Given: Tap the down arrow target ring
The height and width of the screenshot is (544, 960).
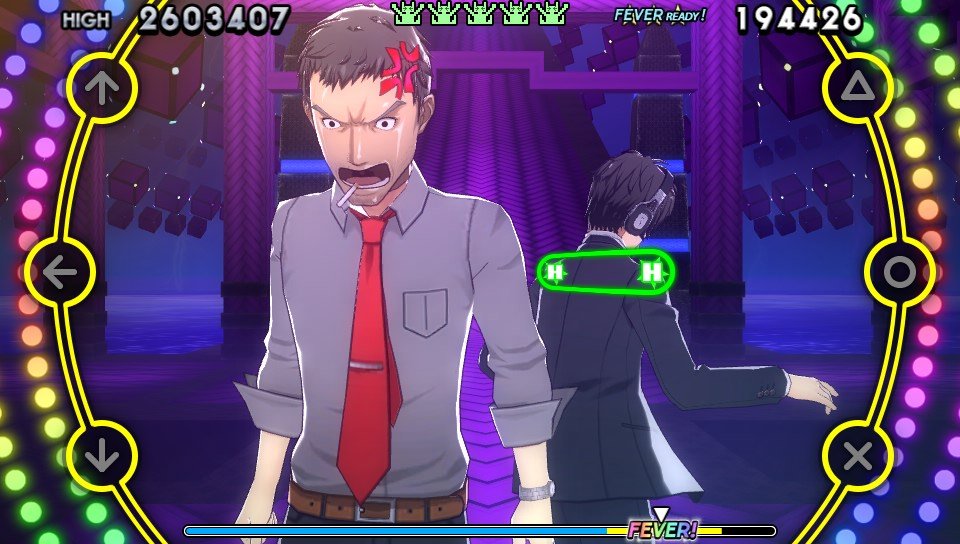Looking at the screenshot, I should [100, 457].
